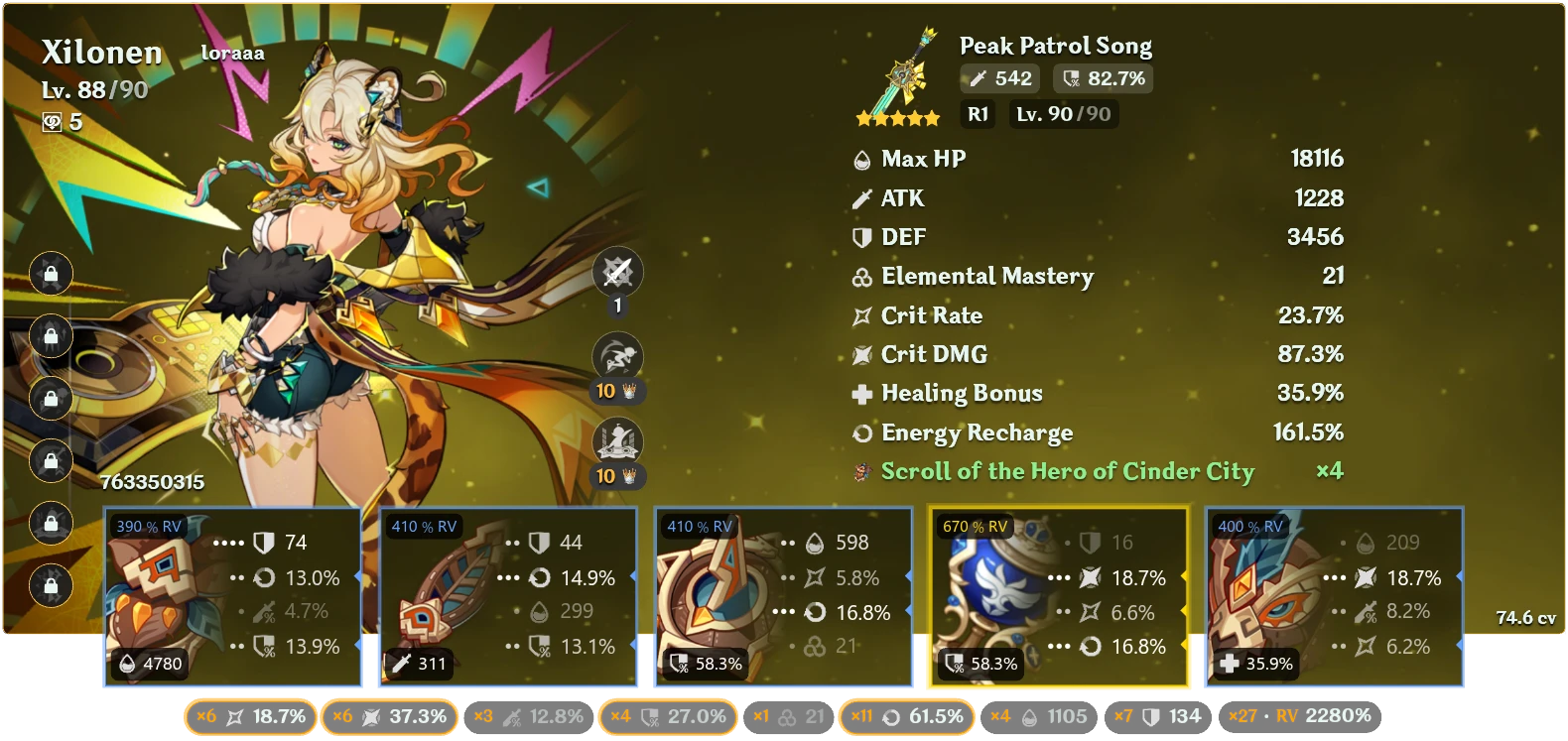This screenshot has height=741, width=1568.
Task: Toggle the top padlock in the left sidebar
Action: pos(51,275)
